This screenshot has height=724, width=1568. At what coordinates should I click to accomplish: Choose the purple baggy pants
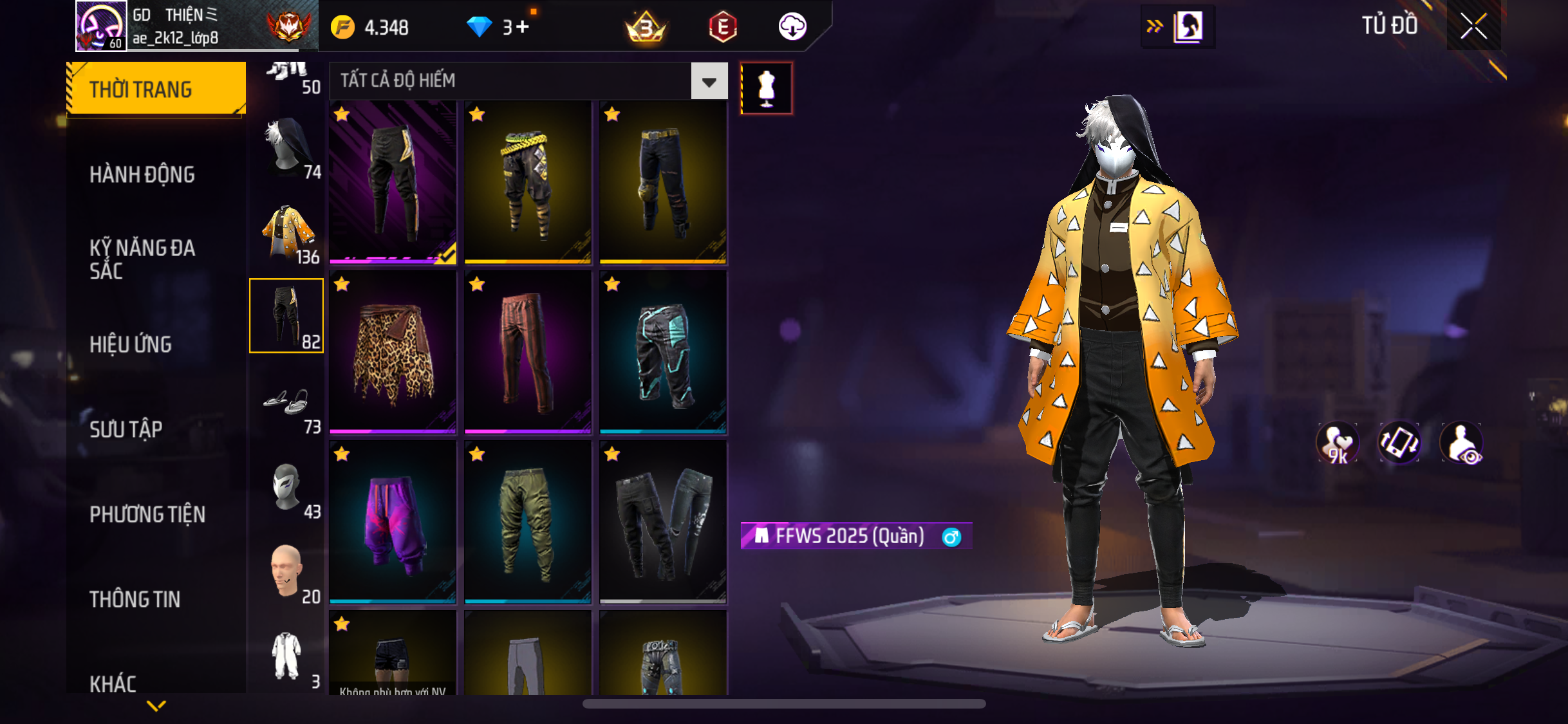(x=393, y=522)
